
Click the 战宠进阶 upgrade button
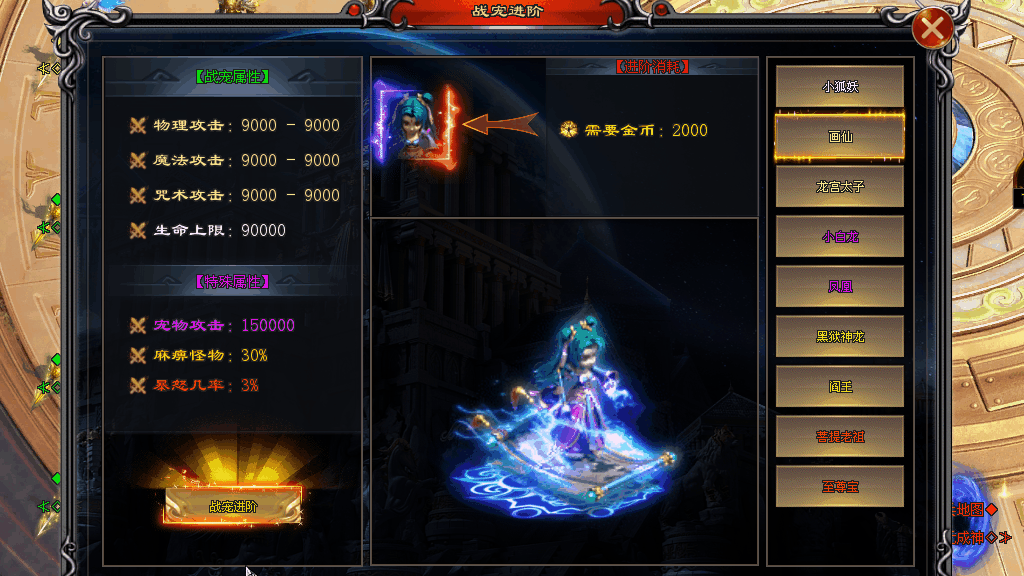coord(233,506)
